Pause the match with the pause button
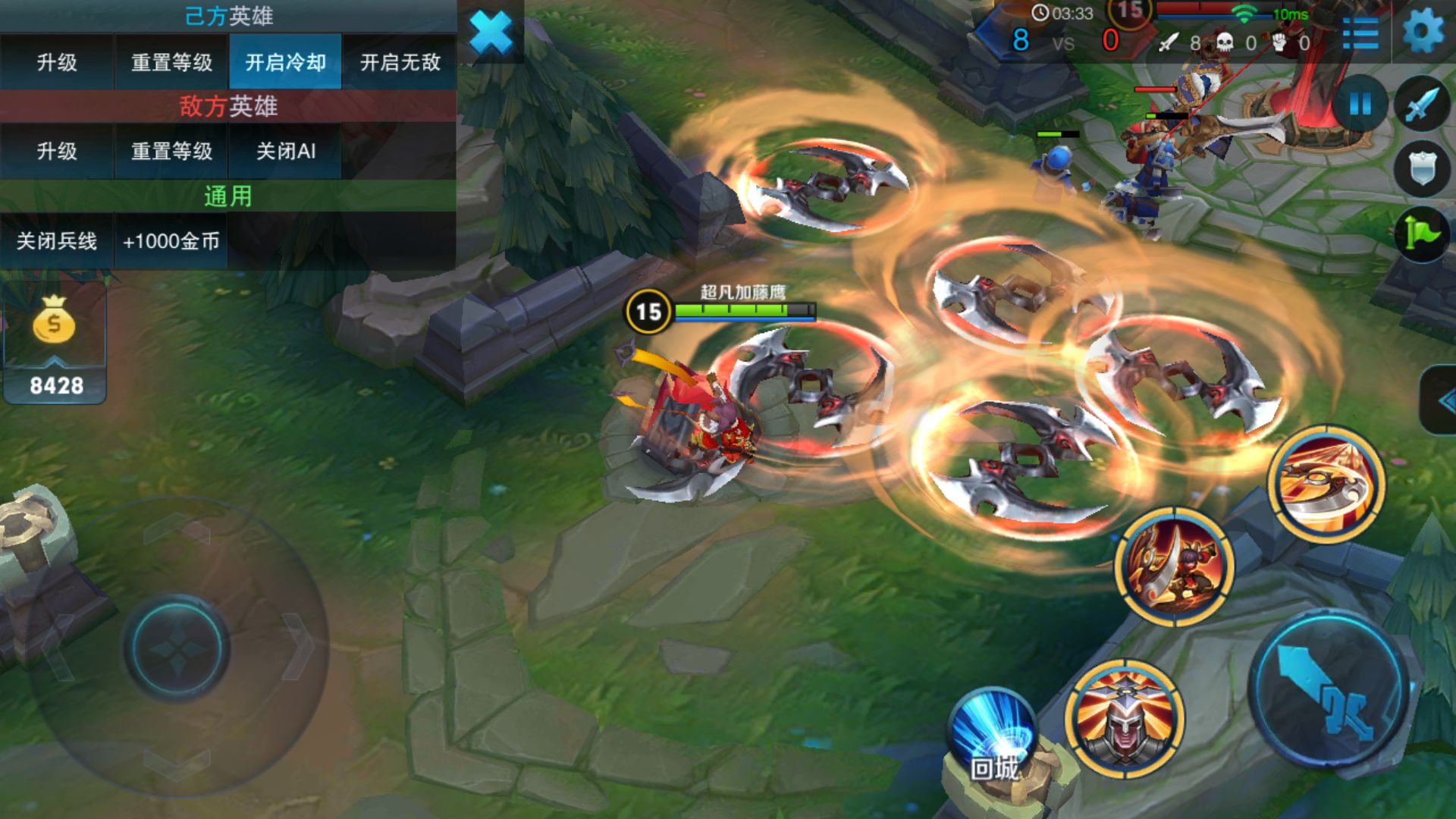Screen dimensions: 1456x819 point(1360,104)
